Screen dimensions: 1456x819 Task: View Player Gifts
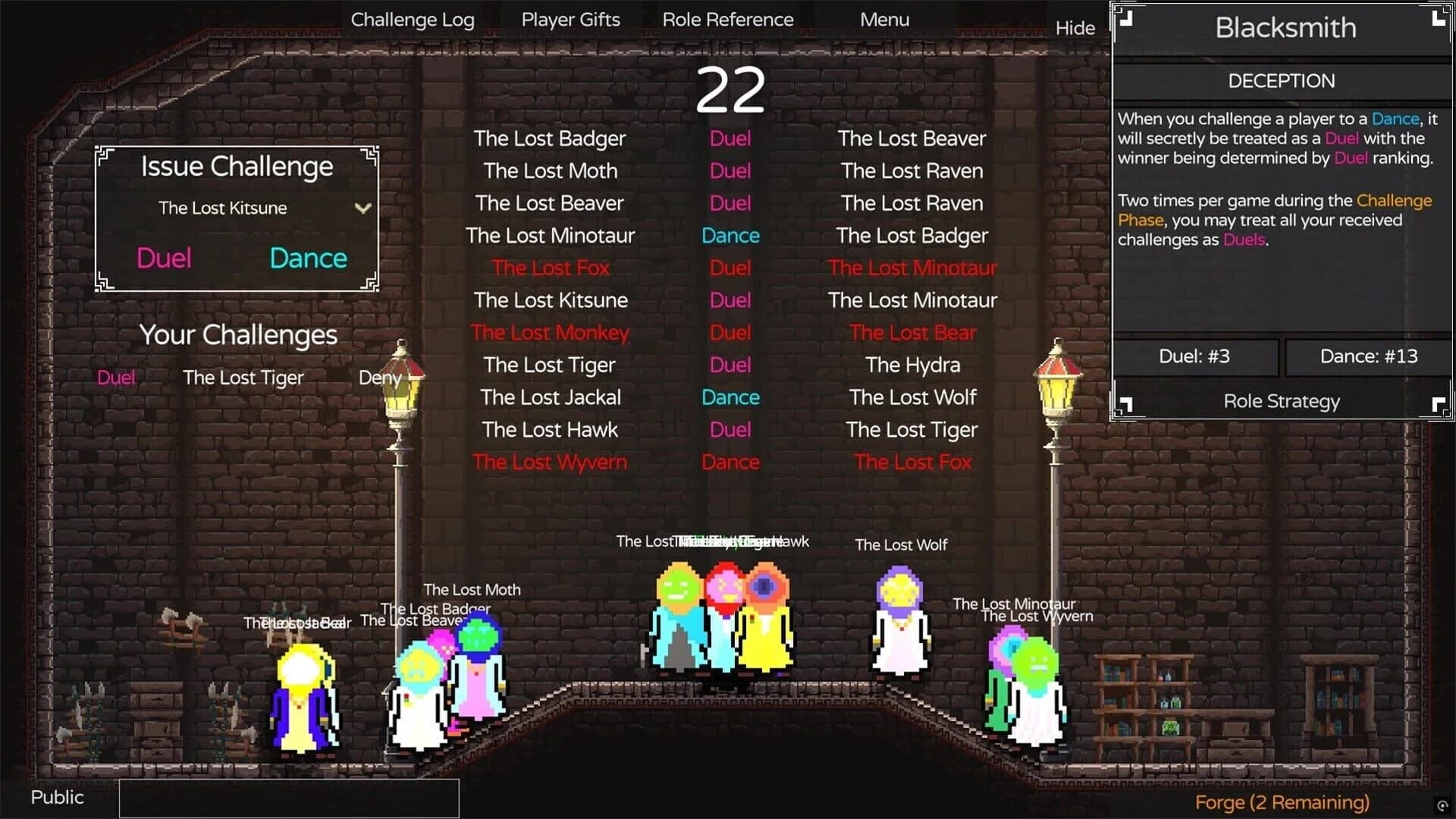(570, 19)
